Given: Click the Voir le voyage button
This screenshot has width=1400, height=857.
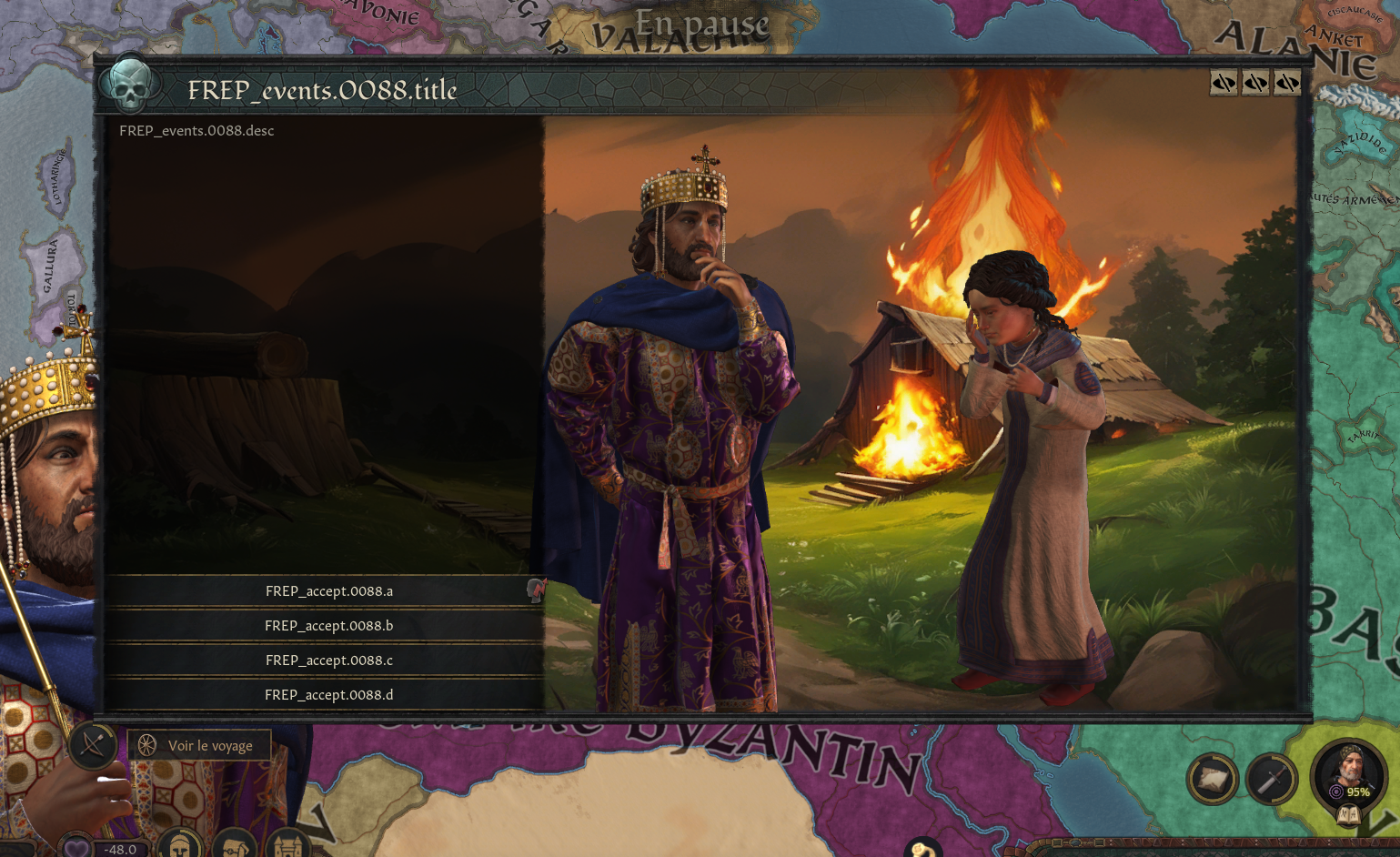Looking at the screenshot, I should tap(199, 746).
